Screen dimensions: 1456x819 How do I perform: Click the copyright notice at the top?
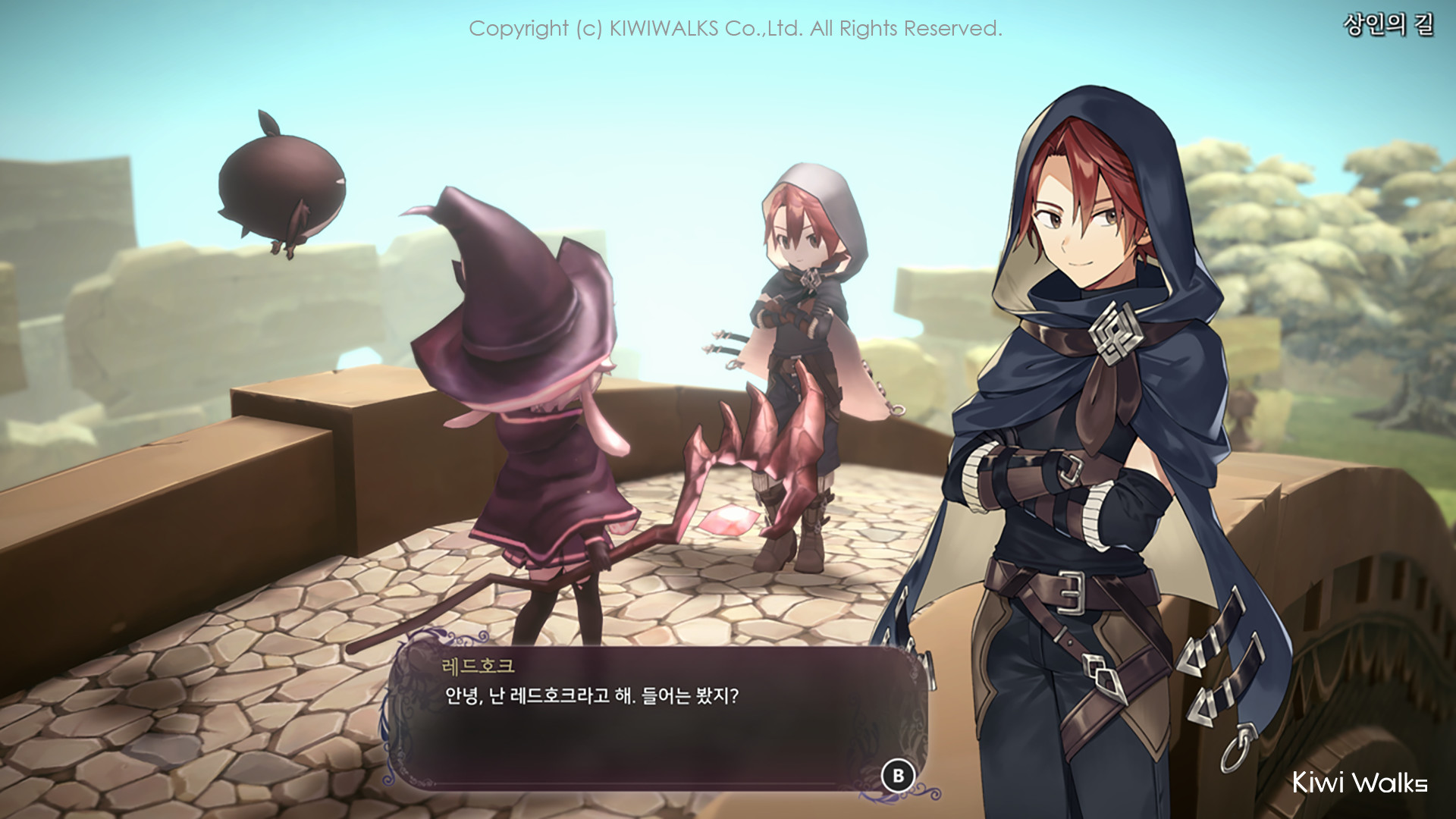pos(736,30)
